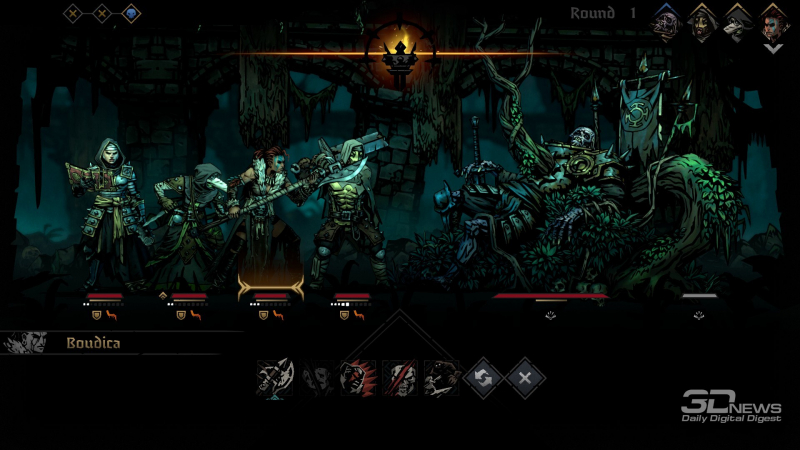Image resolution: width=800 pixels, height=450 pixels.
Task: Click the swap position arrows button
Action: [x=484, y=378]
